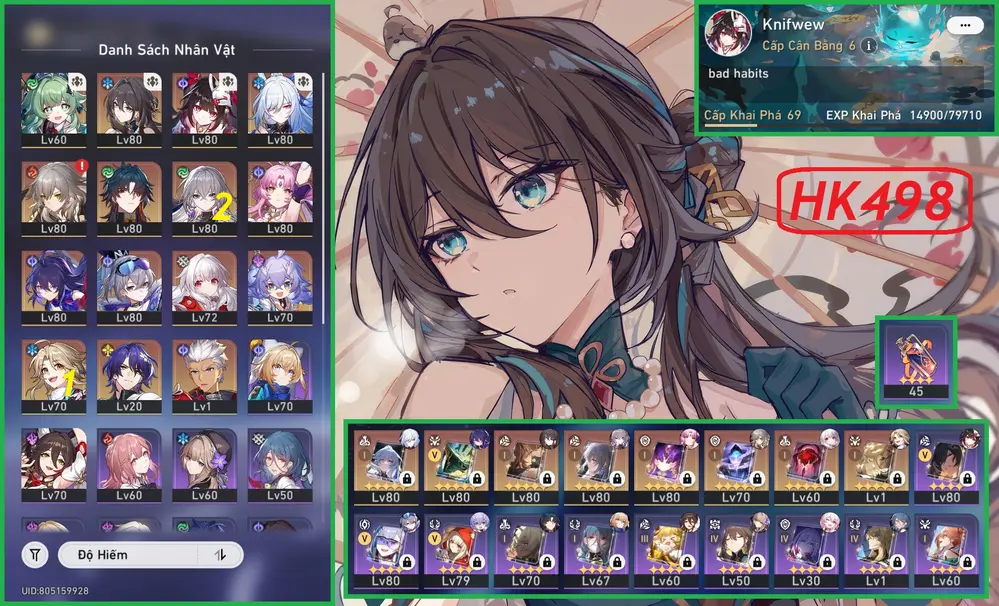Open the character filter funnel button
This screenshot has height=606, width=999.
[x=35, y=554]
